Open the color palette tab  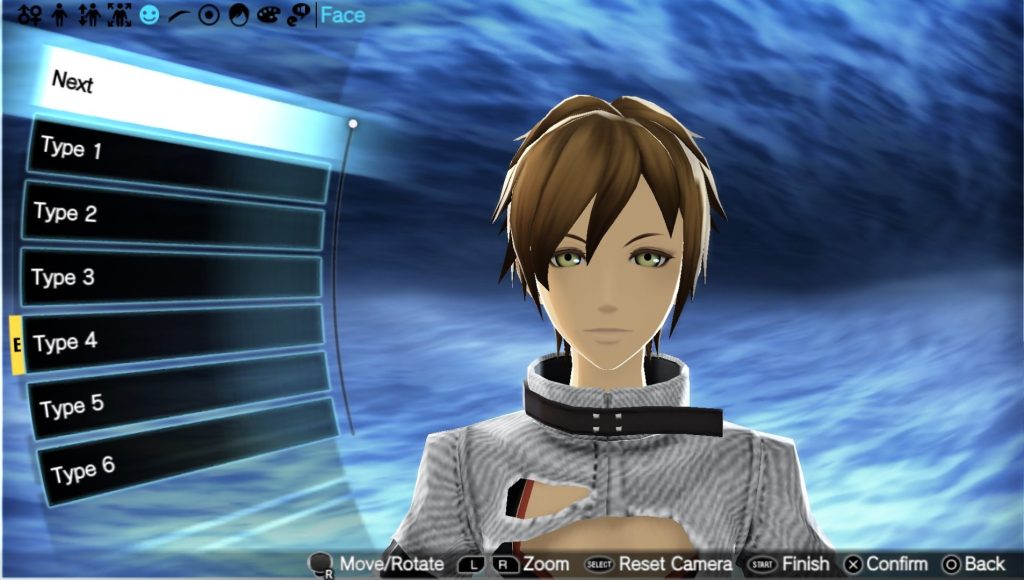268,15
